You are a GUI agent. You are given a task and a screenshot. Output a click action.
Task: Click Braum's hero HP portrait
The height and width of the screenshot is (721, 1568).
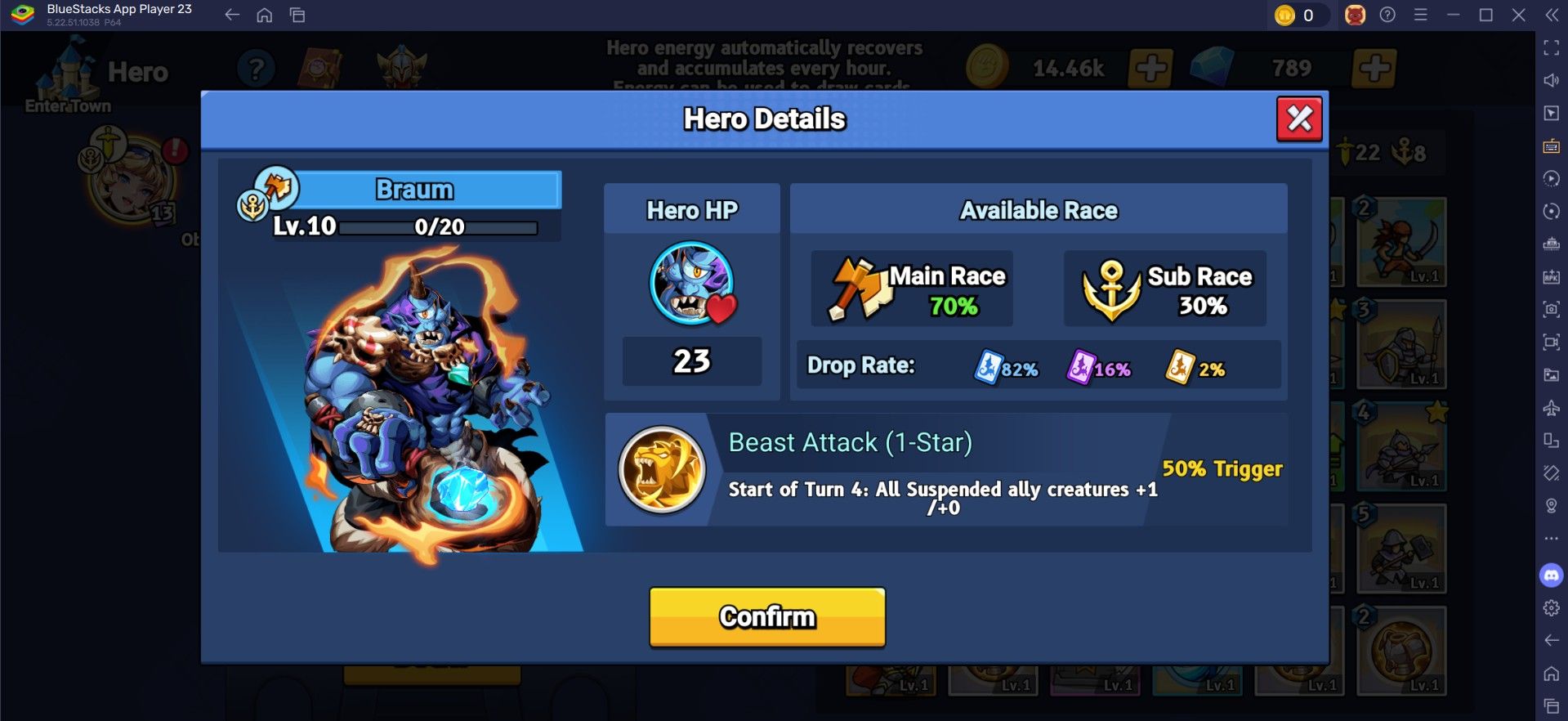pyautogui.click(x=692, y=283)
